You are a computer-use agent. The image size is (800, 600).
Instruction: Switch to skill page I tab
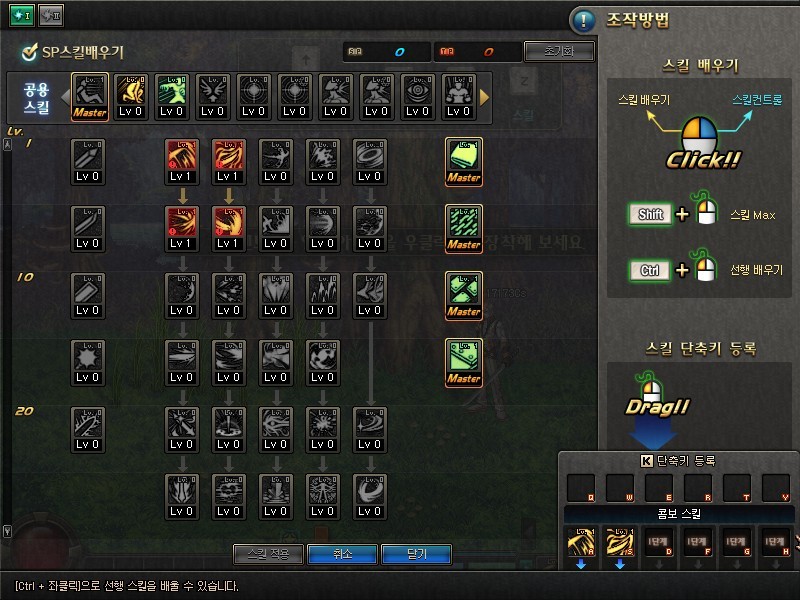22,16
